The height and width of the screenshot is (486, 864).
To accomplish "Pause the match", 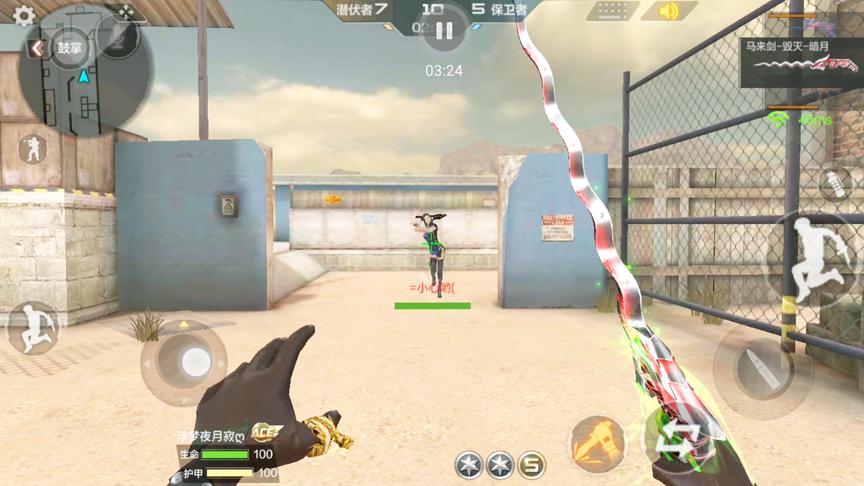I will tap(444, 31).
